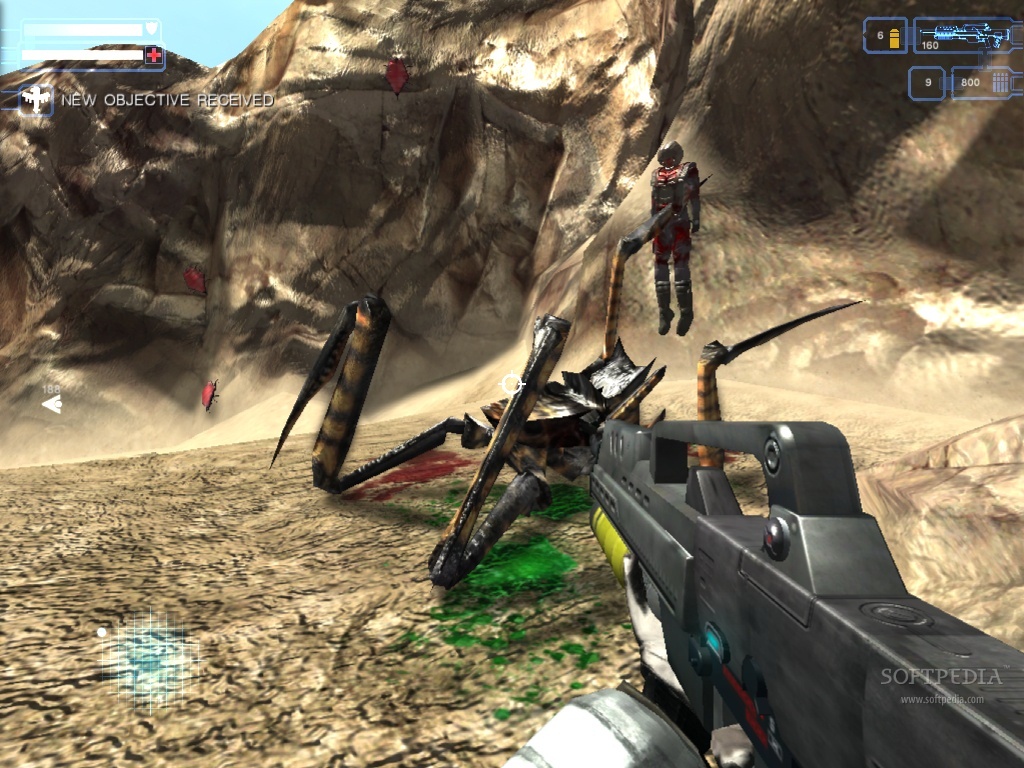Select the red cross medkit icon
The image size is (1024, 768).
tap(153, 56)
